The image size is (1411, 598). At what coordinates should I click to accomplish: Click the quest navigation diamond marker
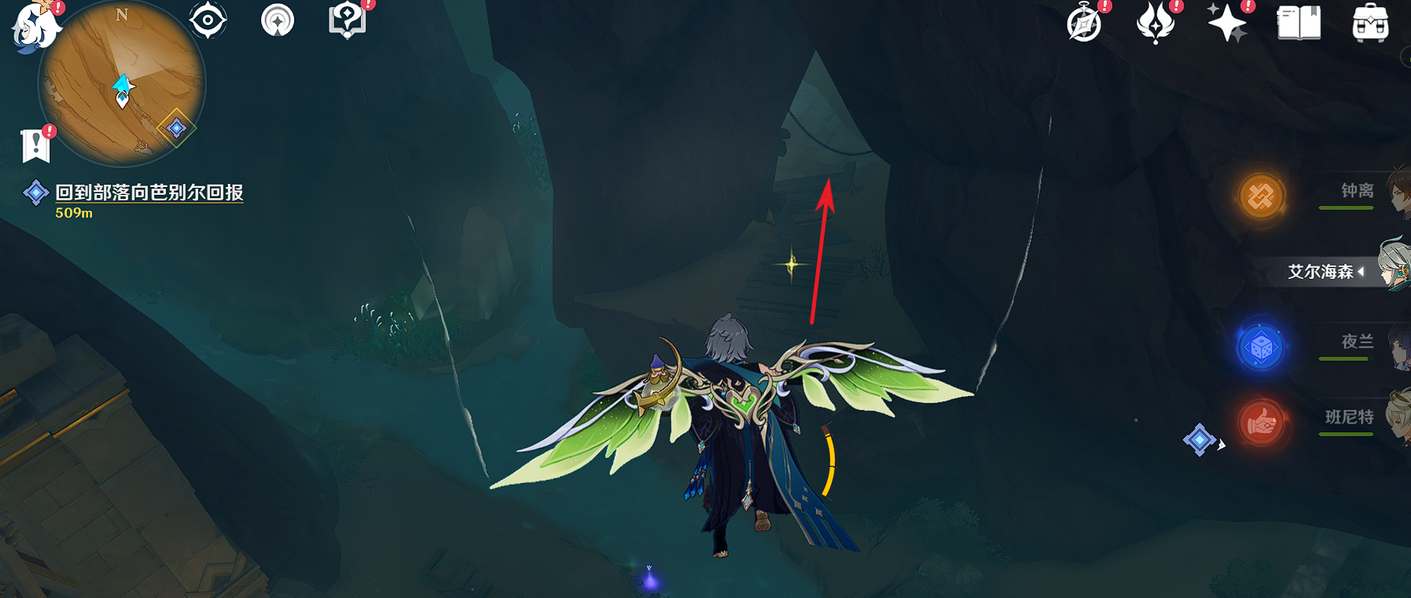(1198, 439)
